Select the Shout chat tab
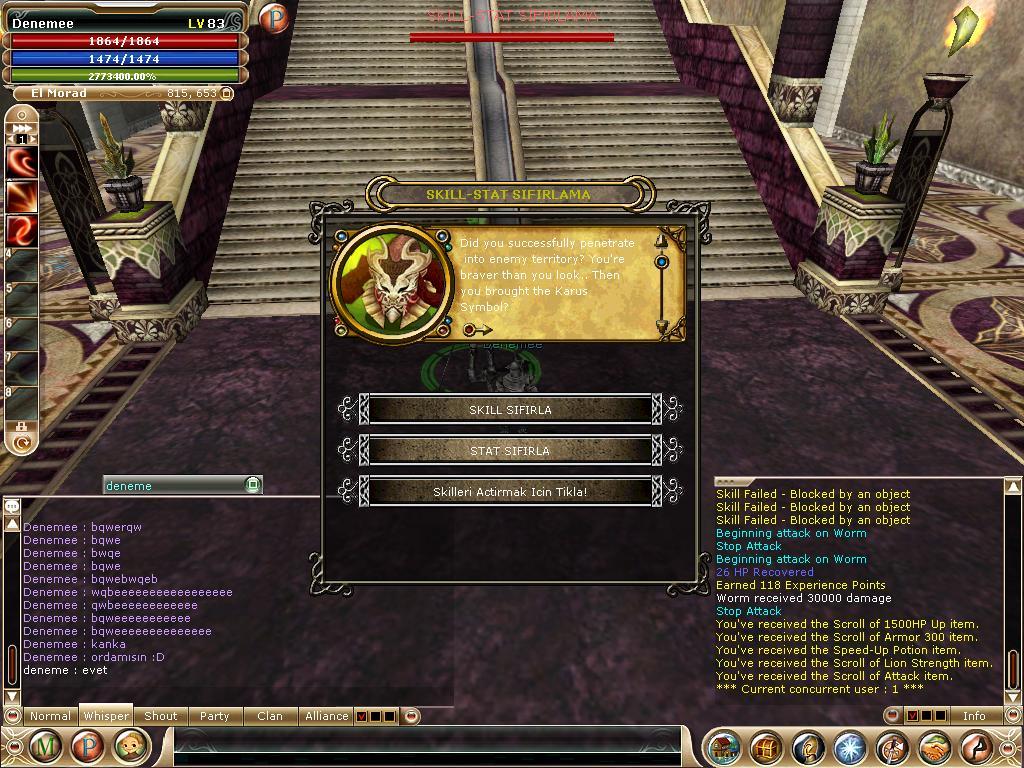Screen dimensions: 1024x768 [x=160, y=716]
